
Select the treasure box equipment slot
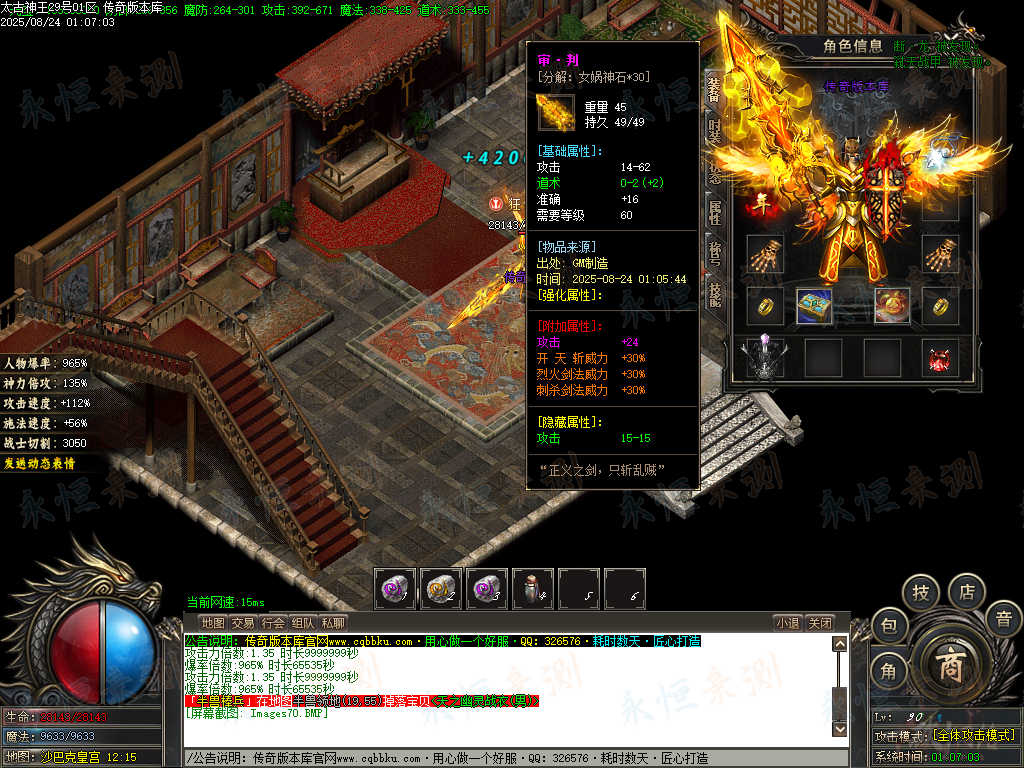click(814, 306)
